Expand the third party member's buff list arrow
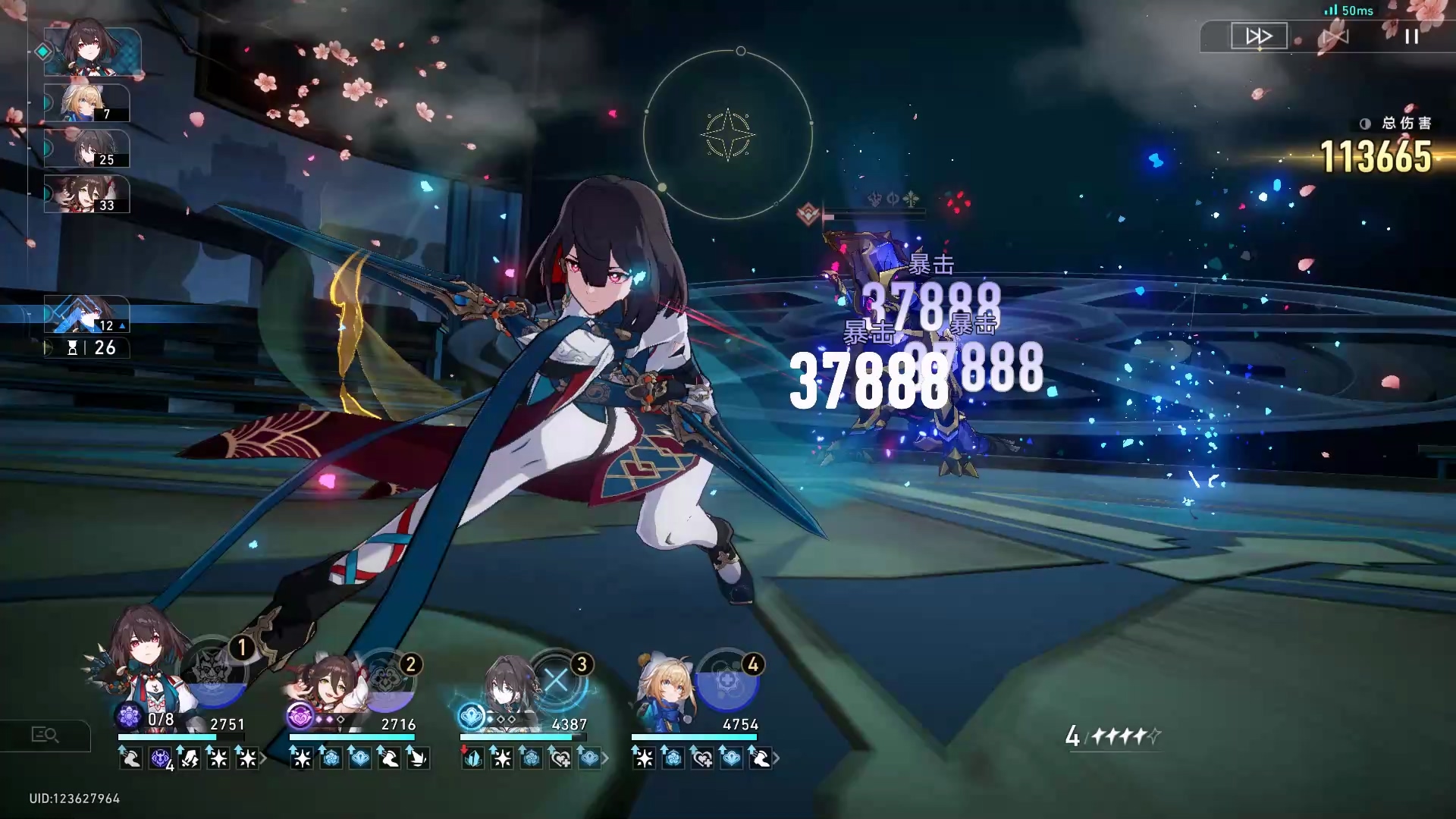The width and height of the screenshot is (1456, 819). click(x=605, y=758)
